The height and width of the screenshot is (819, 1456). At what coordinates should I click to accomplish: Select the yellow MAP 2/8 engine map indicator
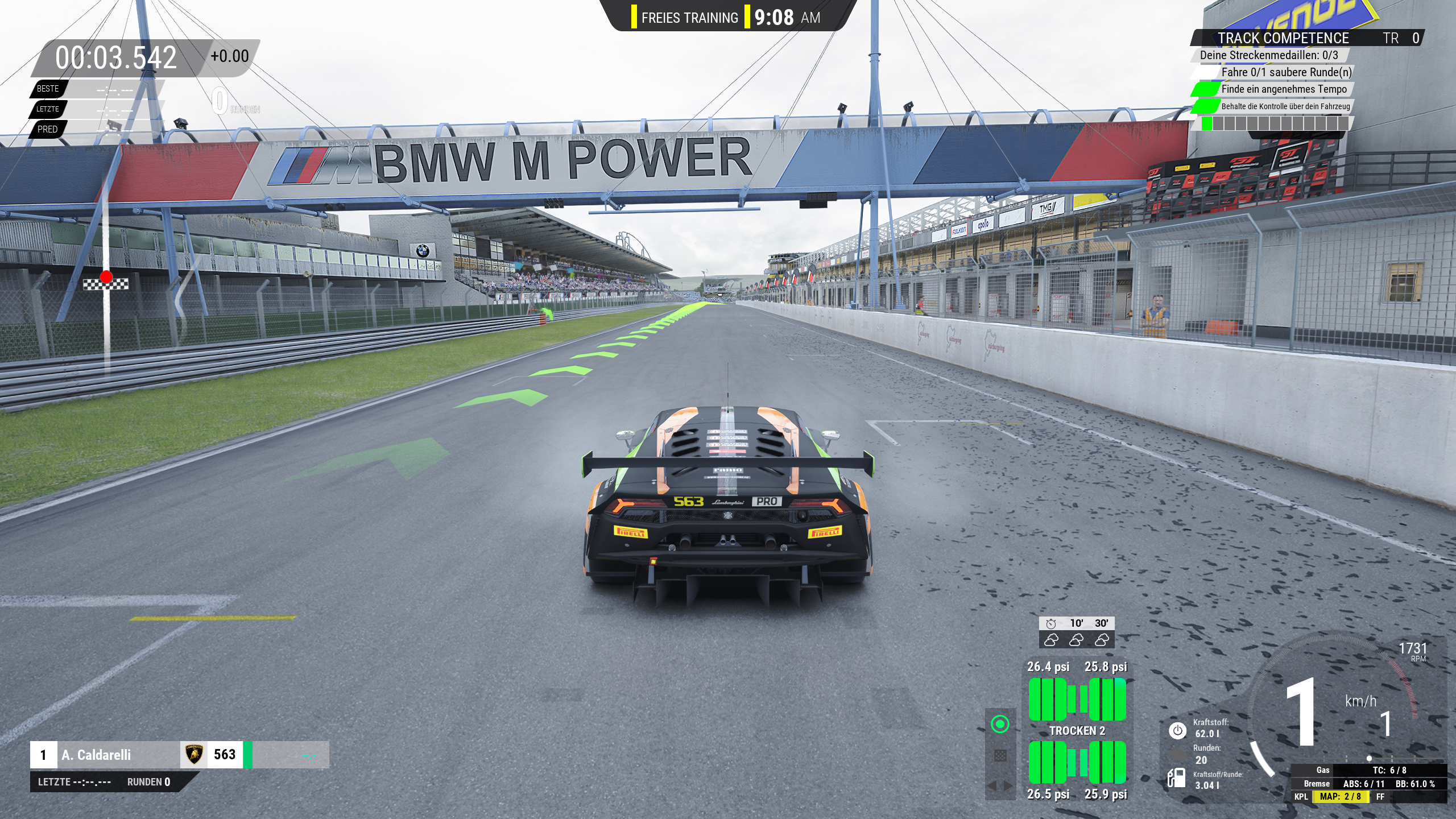(x=1339, y=796)
